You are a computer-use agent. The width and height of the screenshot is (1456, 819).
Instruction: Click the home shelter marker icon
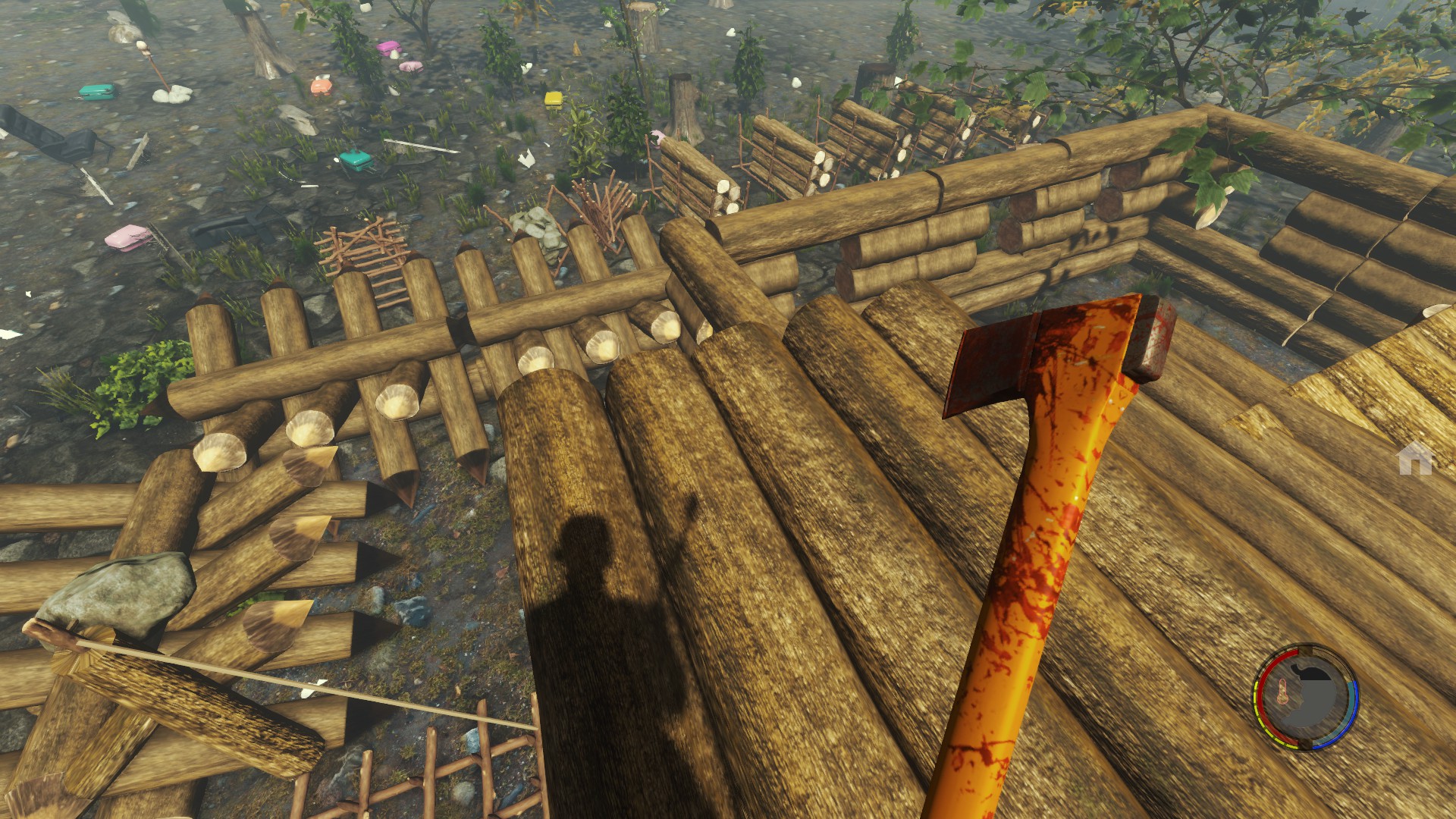point(1415,460)
